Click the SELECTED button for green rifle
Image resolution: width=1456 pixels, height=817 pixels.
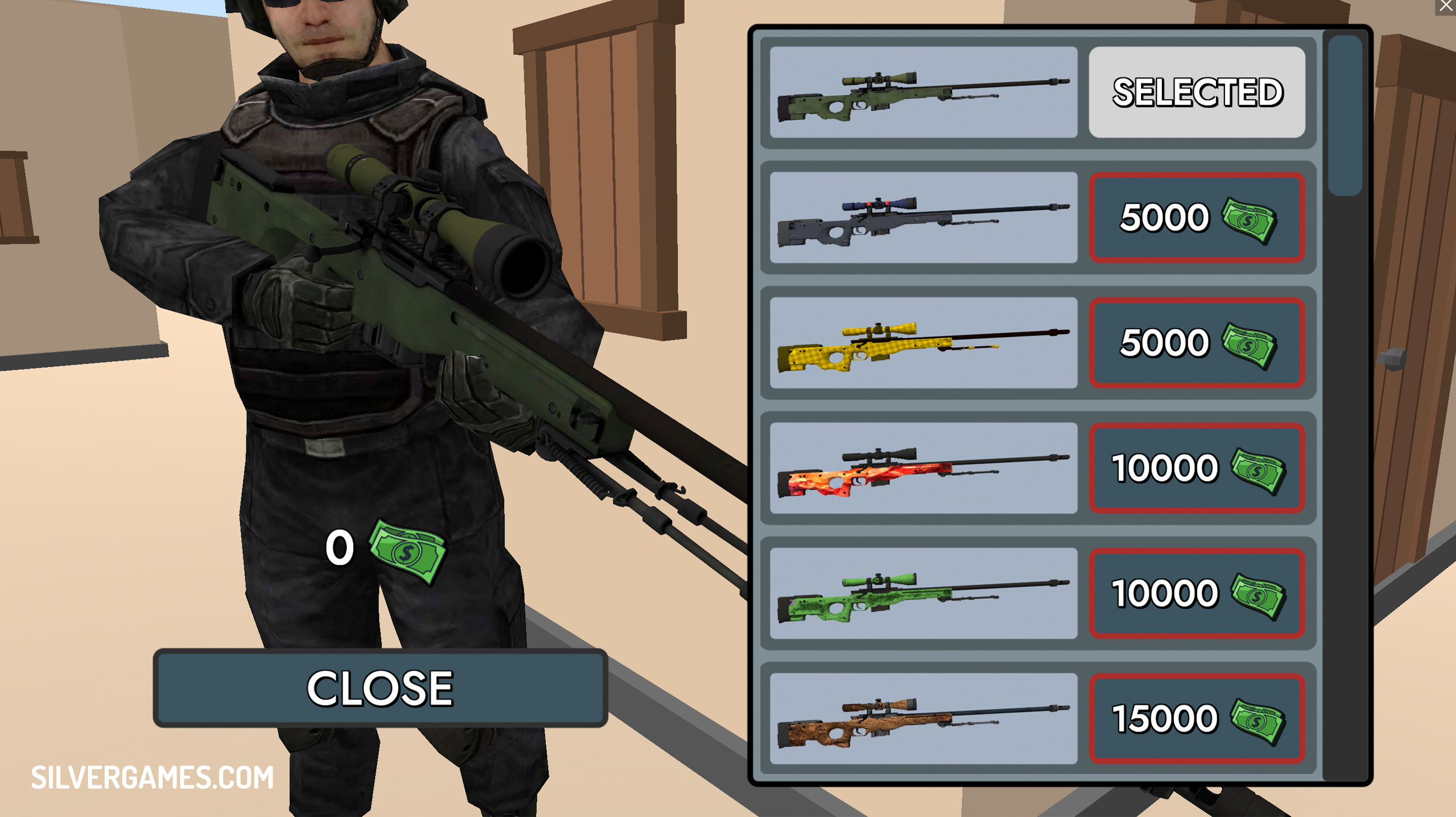coord(1197,92)
